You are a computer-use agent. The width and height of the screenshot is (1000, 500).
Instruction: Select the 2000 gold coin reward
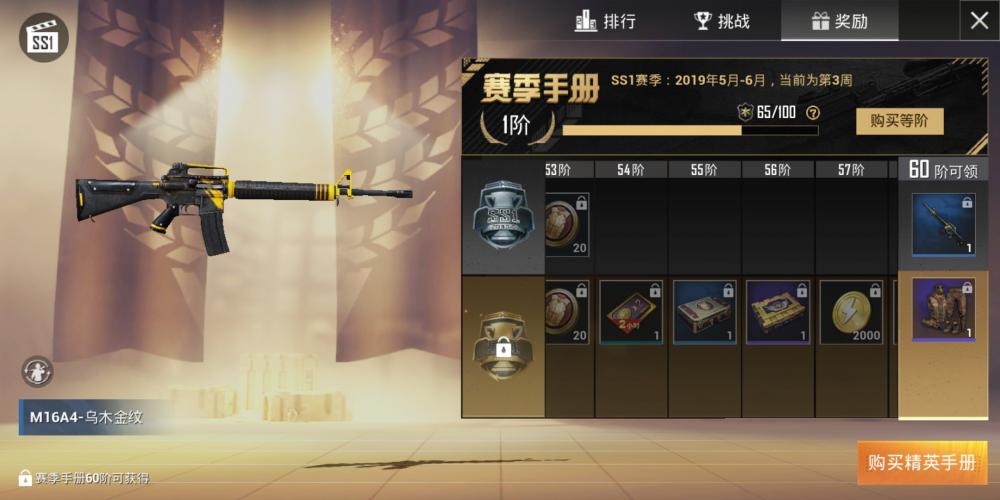[x=852, y=312]
